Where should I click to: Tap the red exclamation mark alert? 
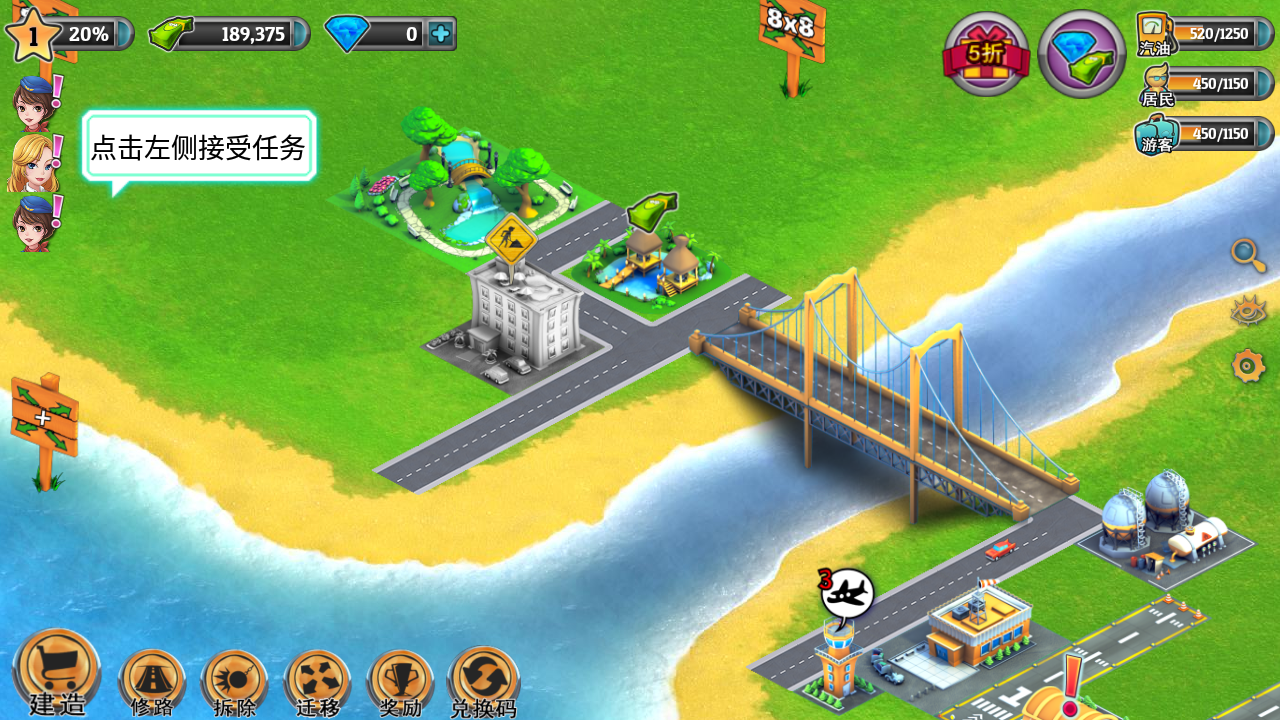(1072, 681)
